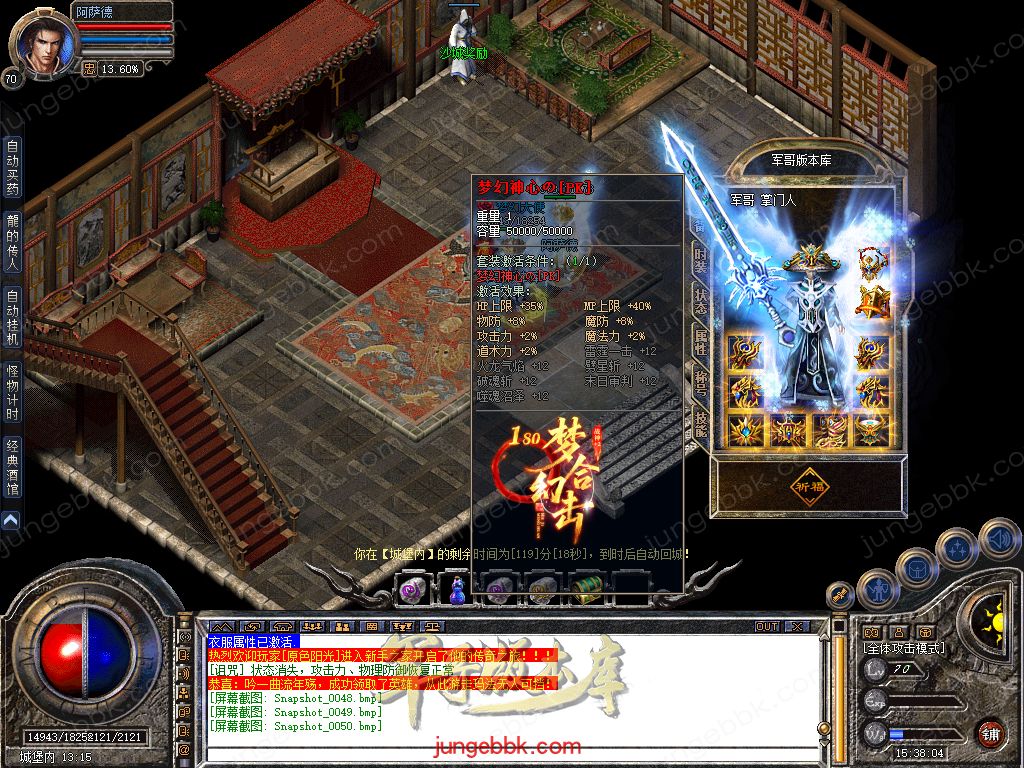Collapse the left sidebar with the arrow button

click(10, 520)
